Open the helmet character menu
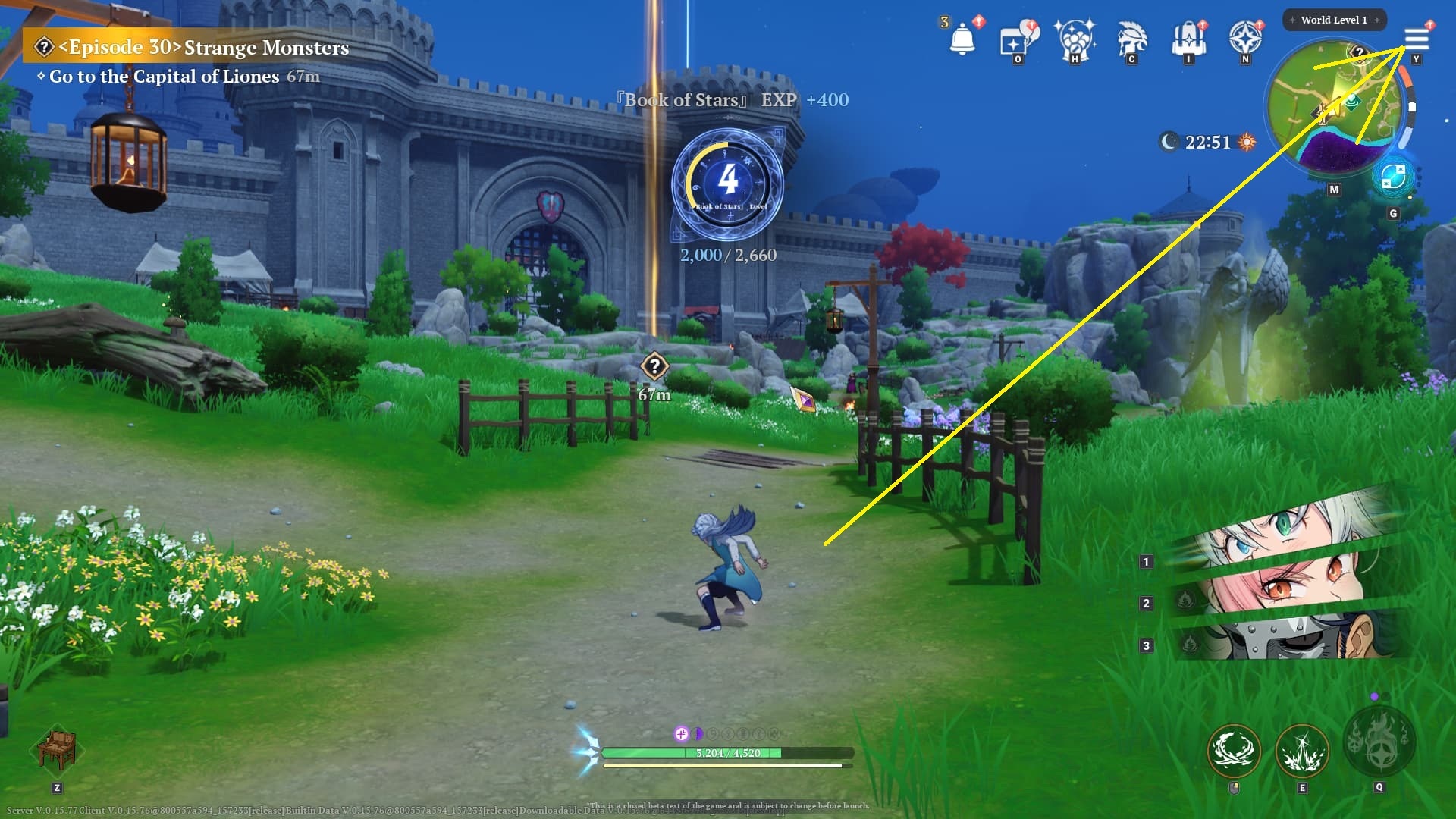 (x=1131, y=39)
